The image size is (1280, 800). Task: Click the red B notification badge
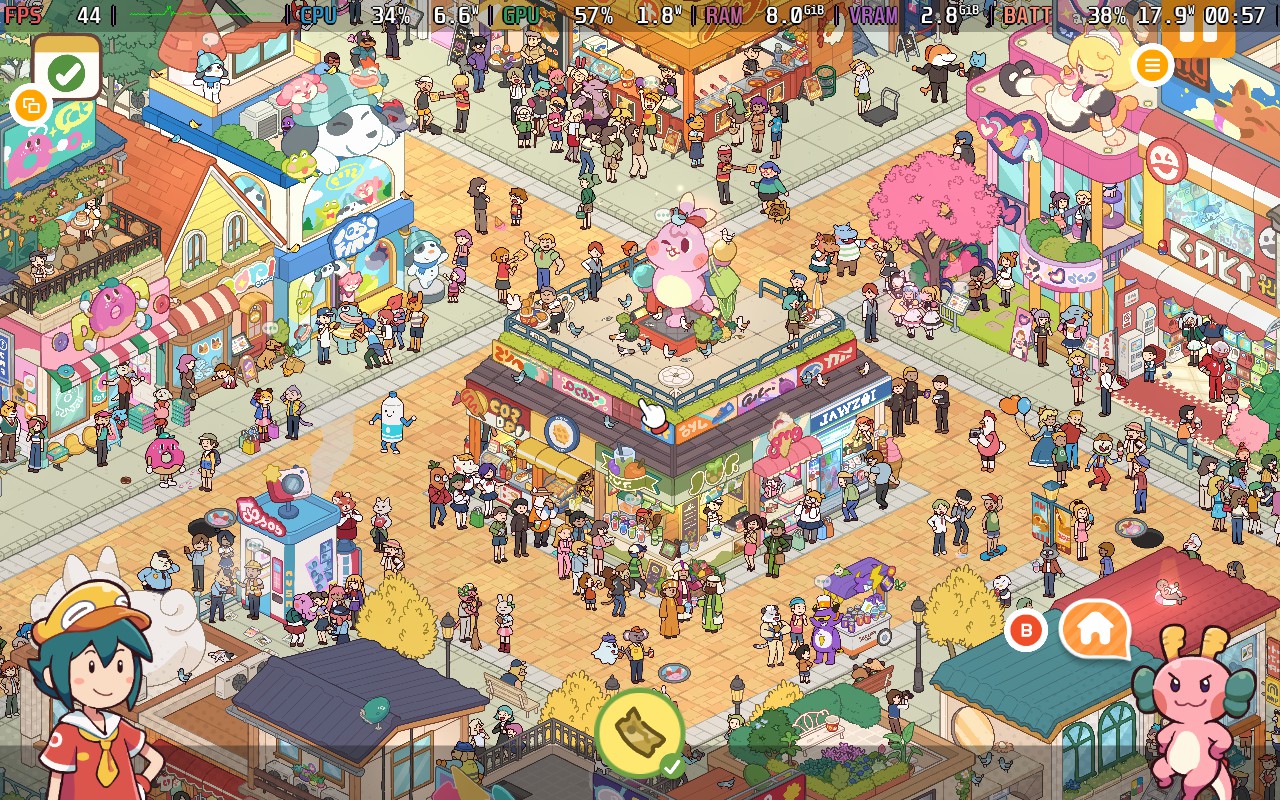(x=1025, y=632)
